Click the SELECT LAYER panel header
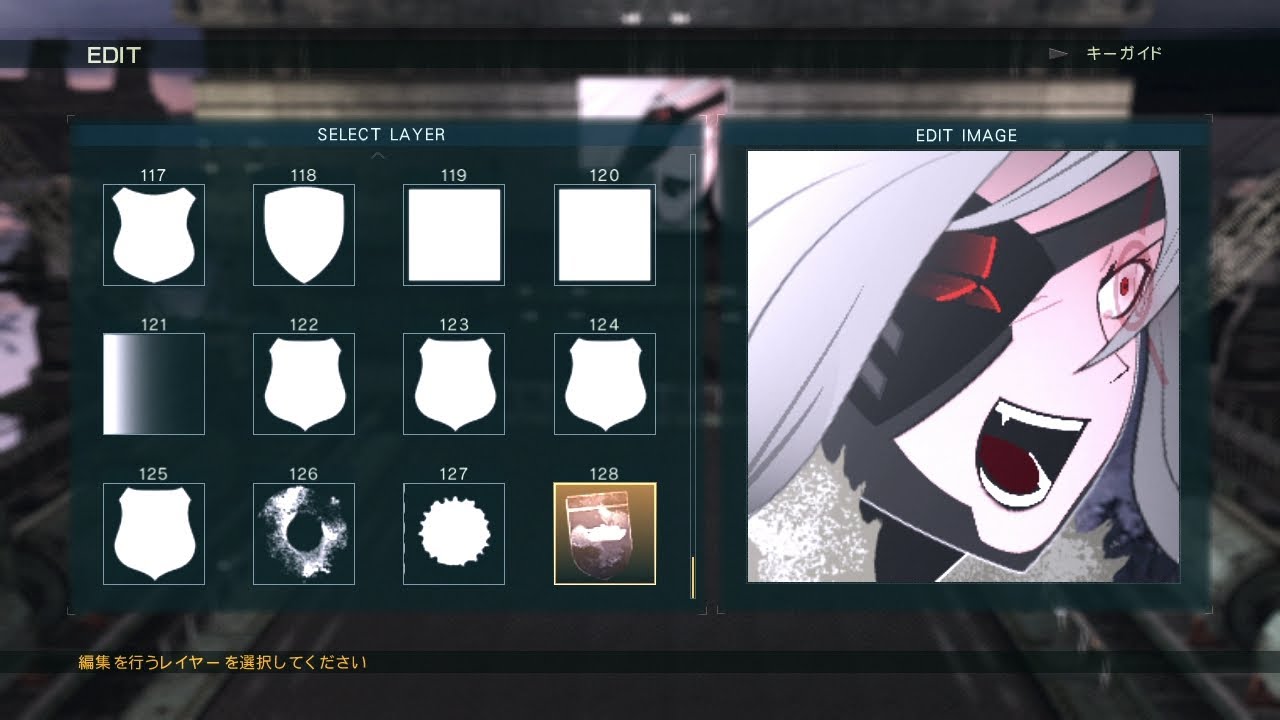1280x720 pixels. click(x=383, y=134)
